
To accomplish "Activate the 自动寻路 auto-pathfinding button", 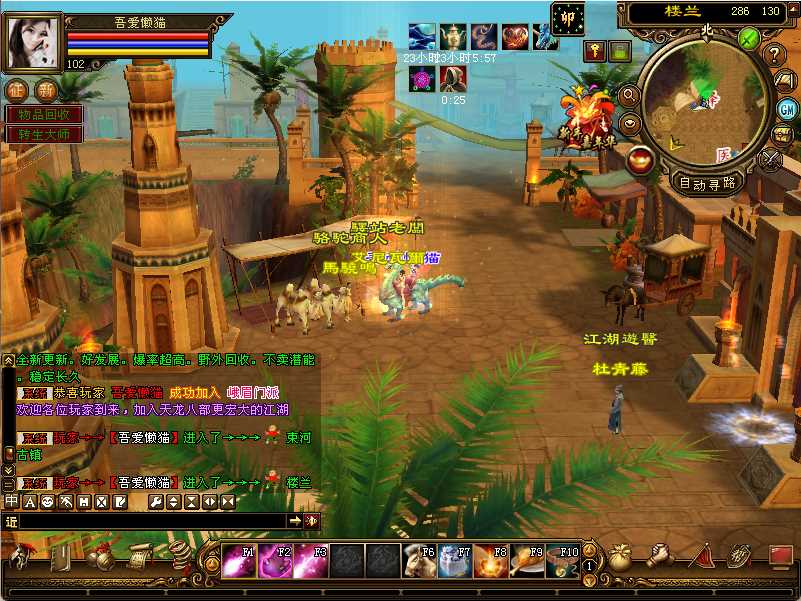I will pyautogui.click(x=708, y=183).
